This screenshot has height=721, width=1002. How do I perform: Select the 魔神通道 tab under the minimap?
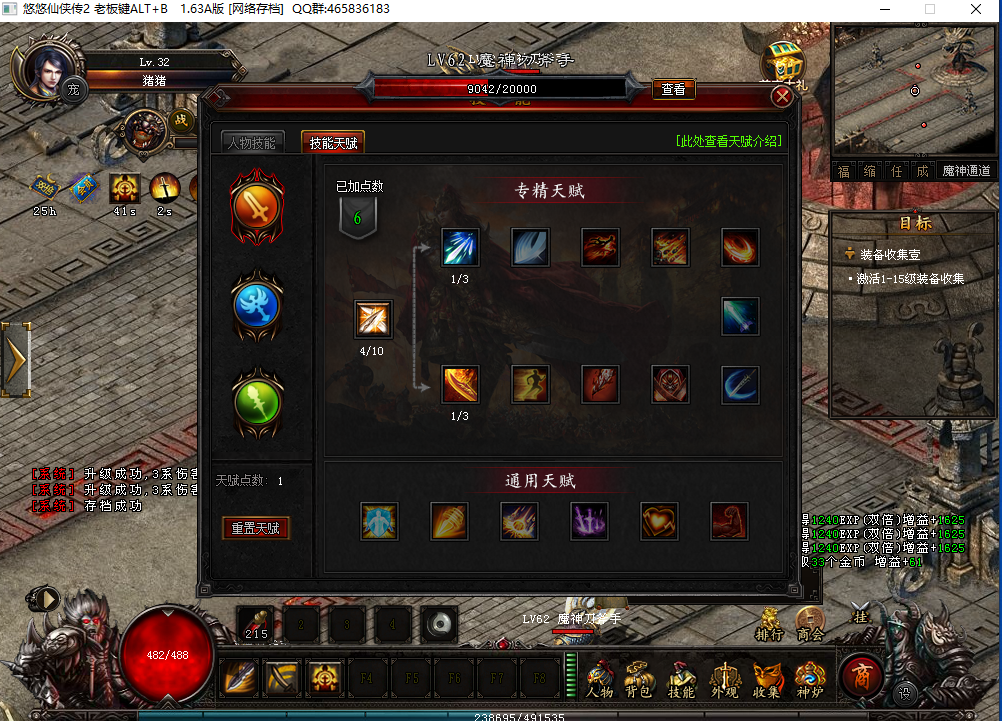[x=967, y=171]
